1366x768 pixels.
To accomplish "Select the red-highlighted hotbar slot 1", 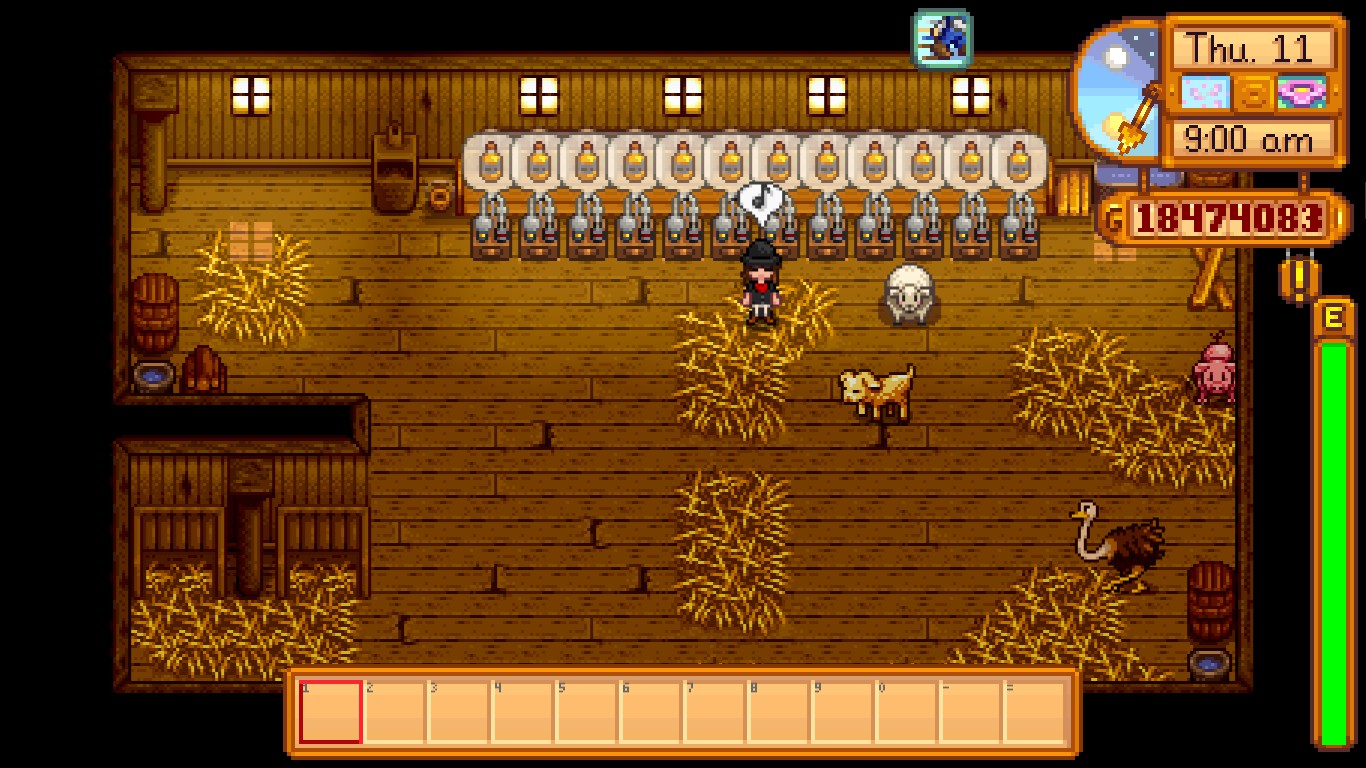I will (331, 711).
